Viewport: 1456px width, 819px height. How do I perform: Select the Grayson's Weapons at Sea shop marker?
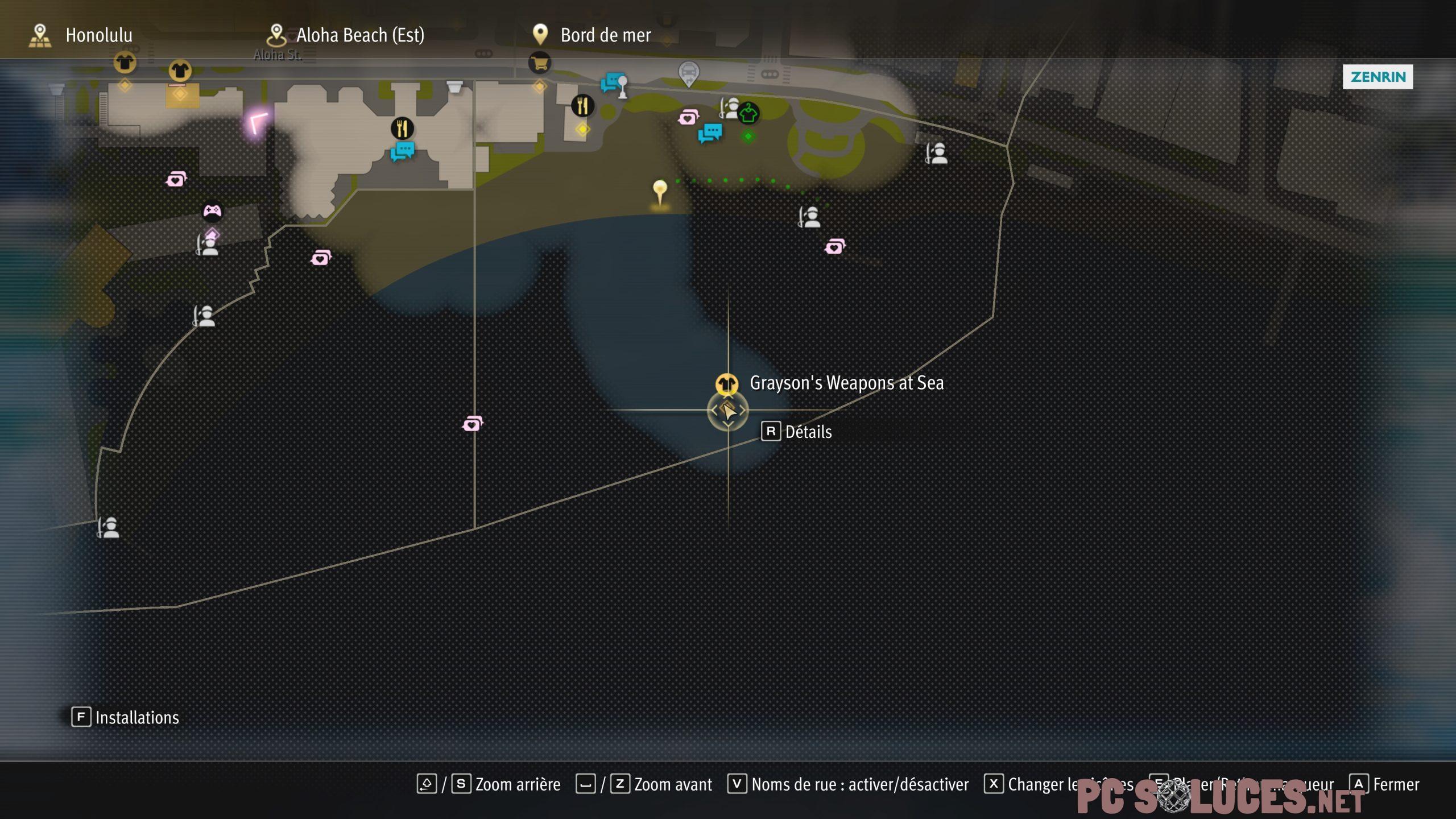click(x=726, y=384)
